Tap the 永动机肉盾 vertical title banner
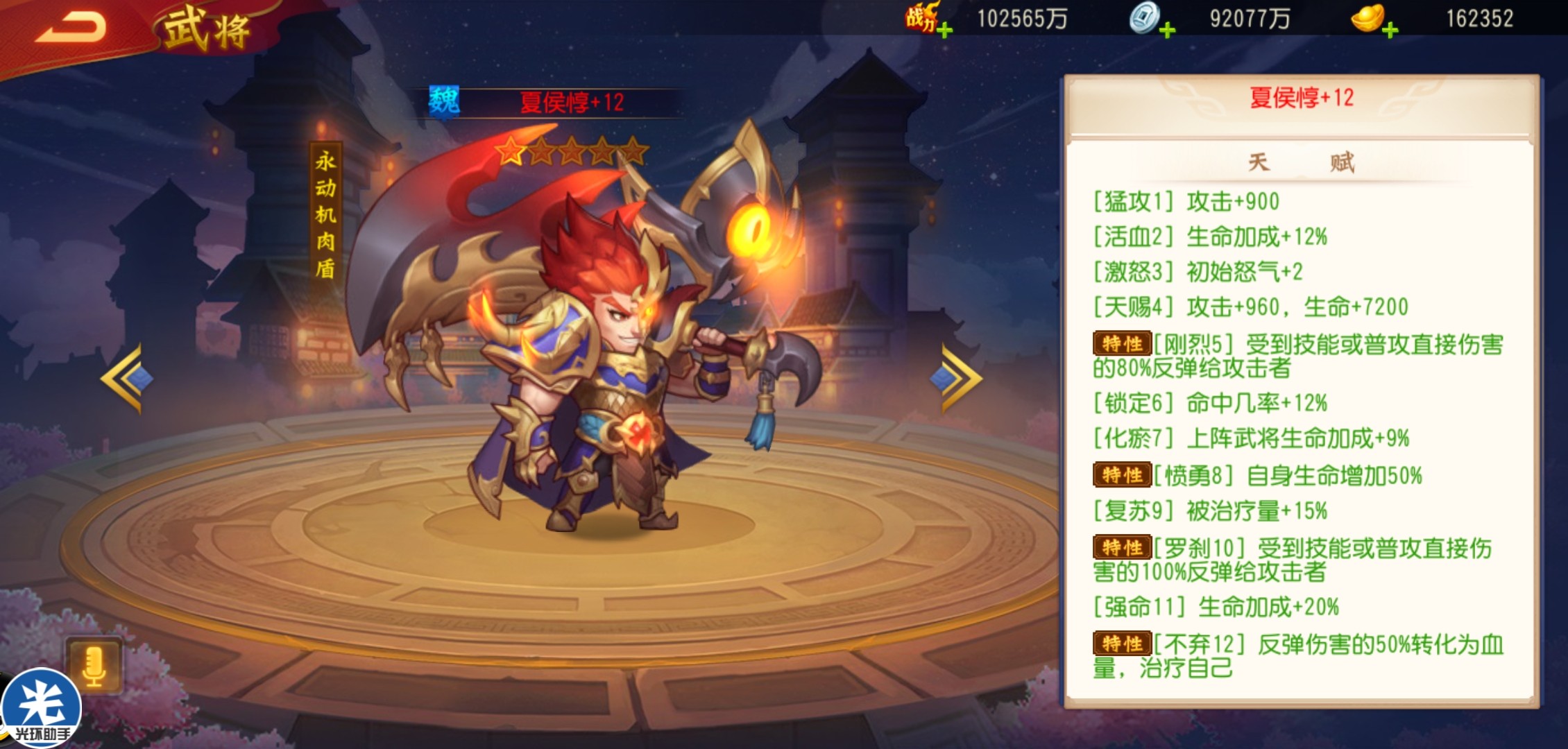1568x749 pixels. (x=325, y=214)
